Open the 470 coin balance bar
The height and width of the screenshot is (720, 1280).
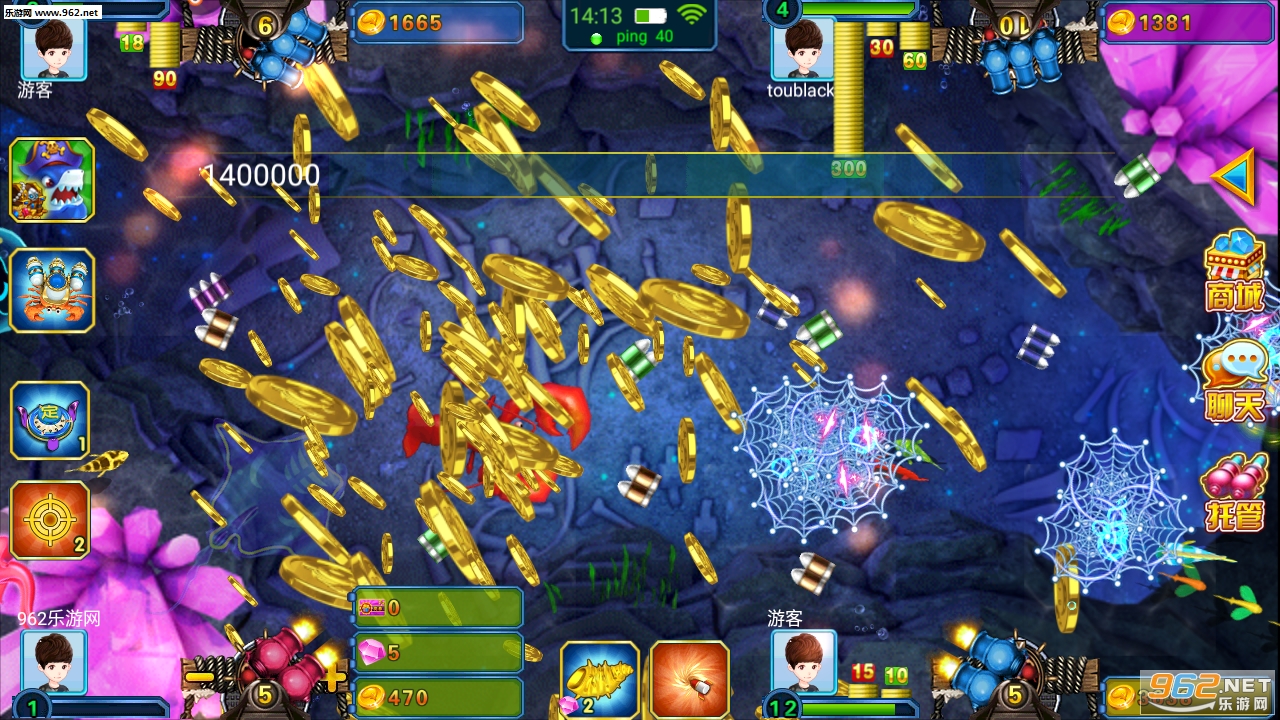(x=437, y=698)
